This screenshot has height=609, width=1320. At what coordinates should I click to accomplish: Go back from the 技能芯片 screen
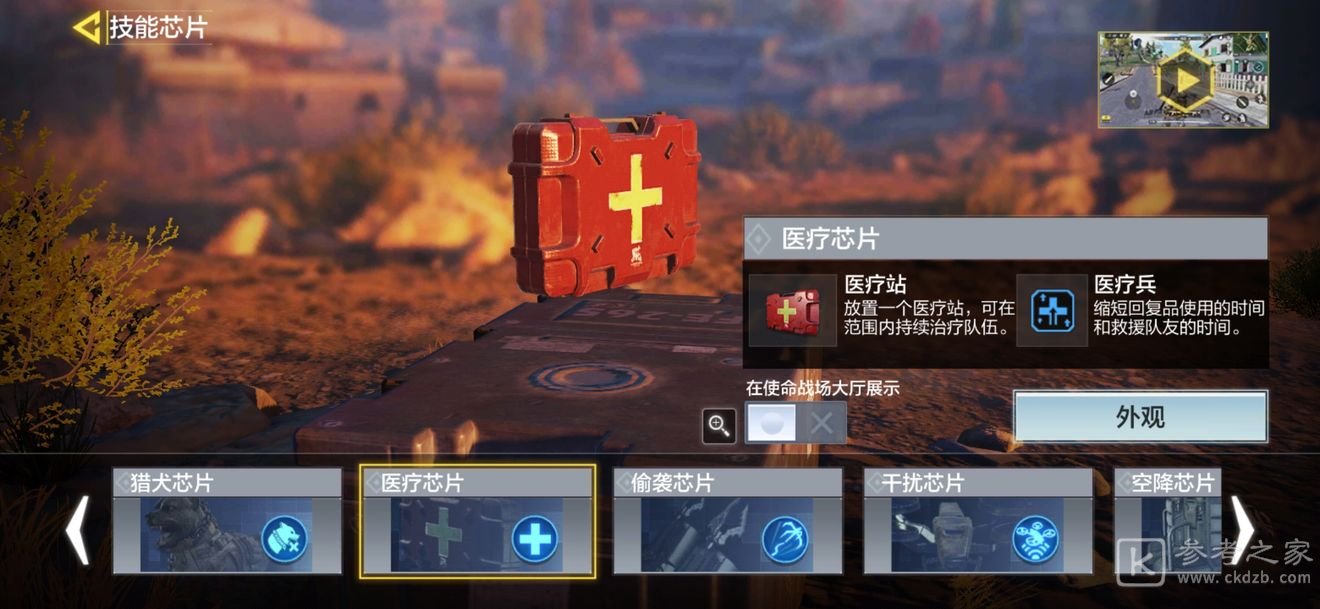click(87, 27)
